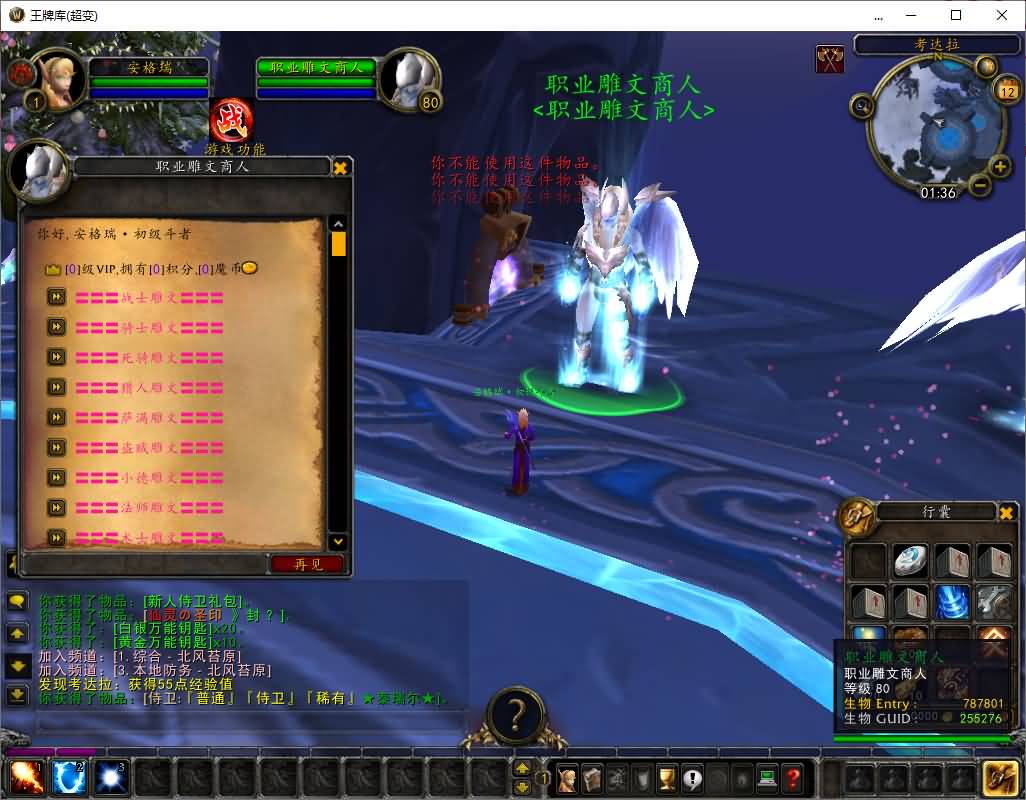The image size is (1026, 800).
Task: Open the 法师雕文 (Mage glyph) entry
Action: (x=149, y=507)
